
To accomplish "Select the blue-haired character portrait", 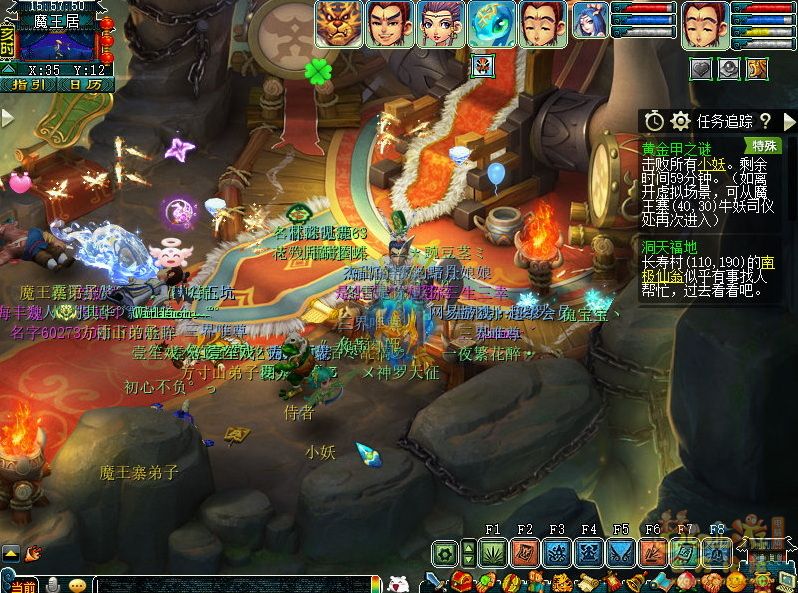I will coord(590,24).
